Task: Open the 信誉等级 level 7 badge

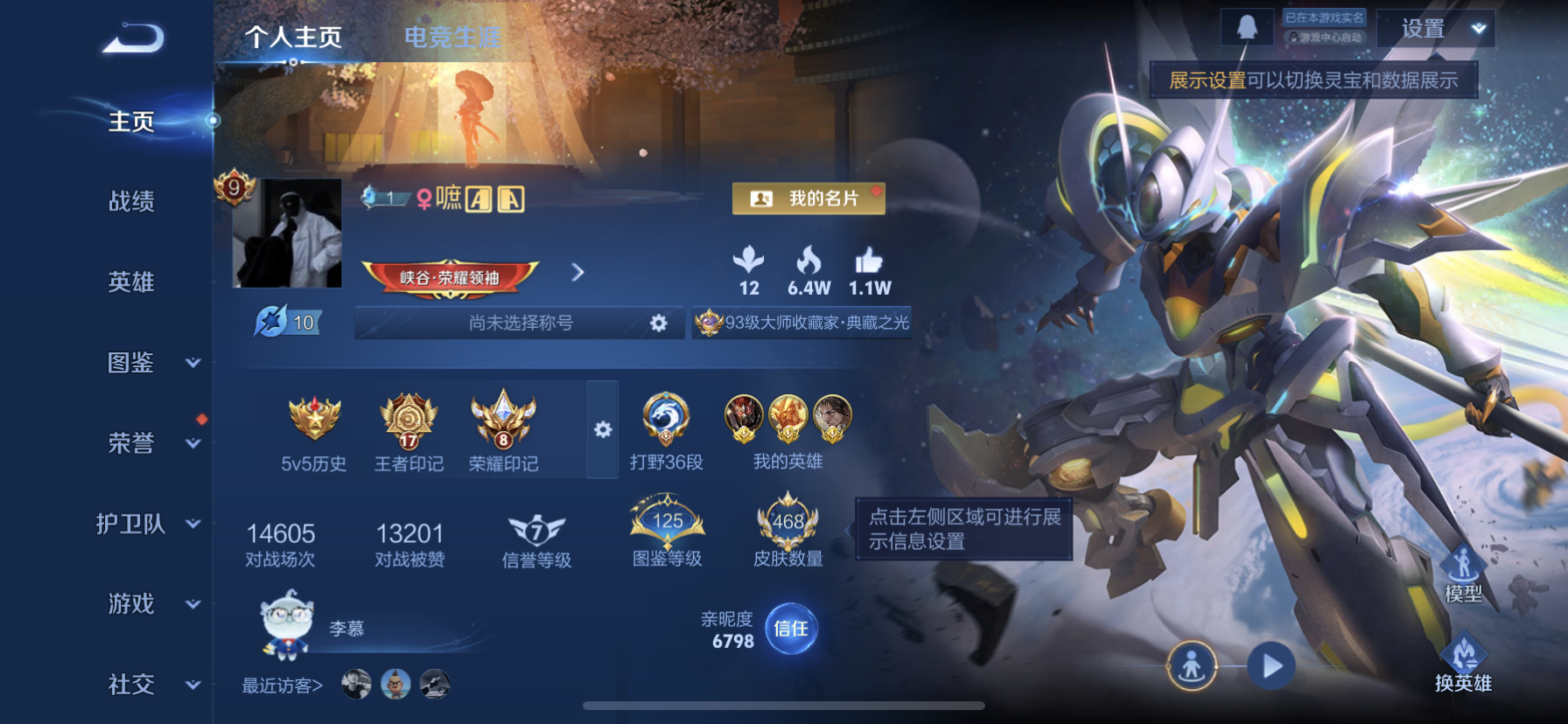Action: tap(535, 526)
